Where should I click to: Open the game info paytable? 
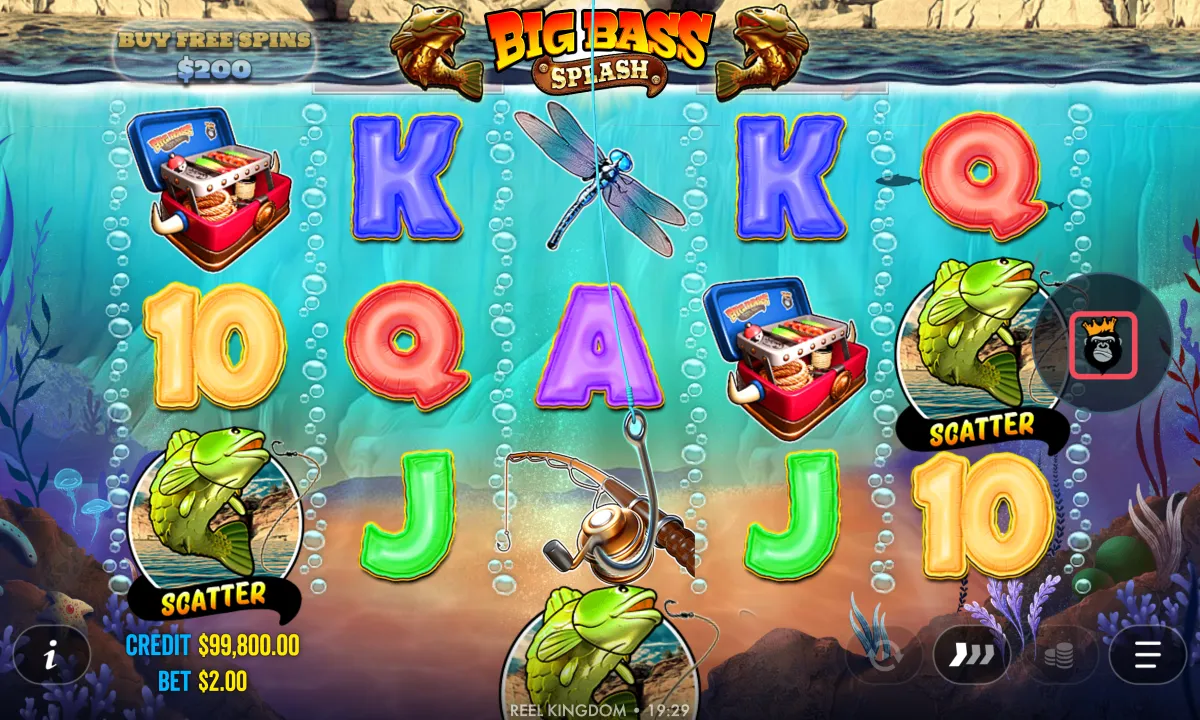(51, 655)
